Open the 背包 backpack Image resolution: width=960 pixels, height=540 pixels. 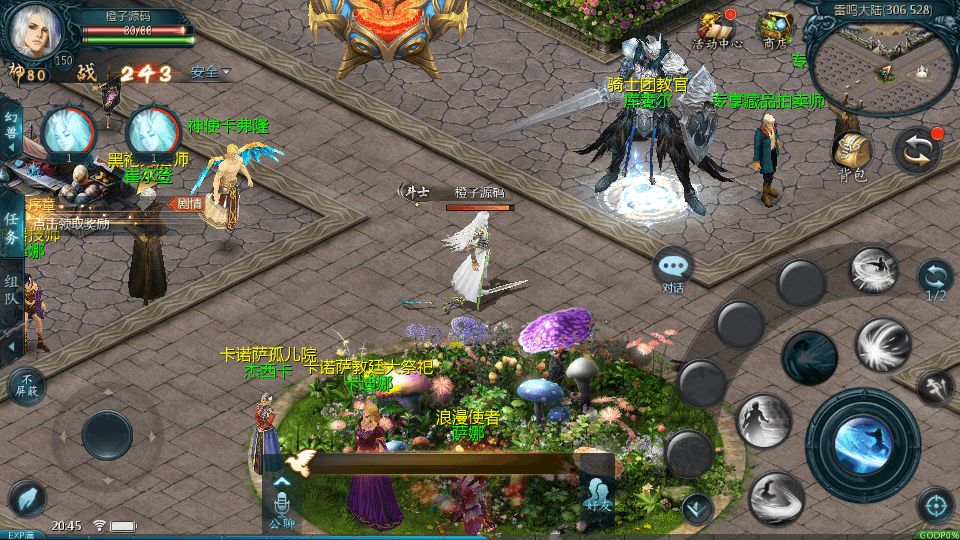[851, 156]
